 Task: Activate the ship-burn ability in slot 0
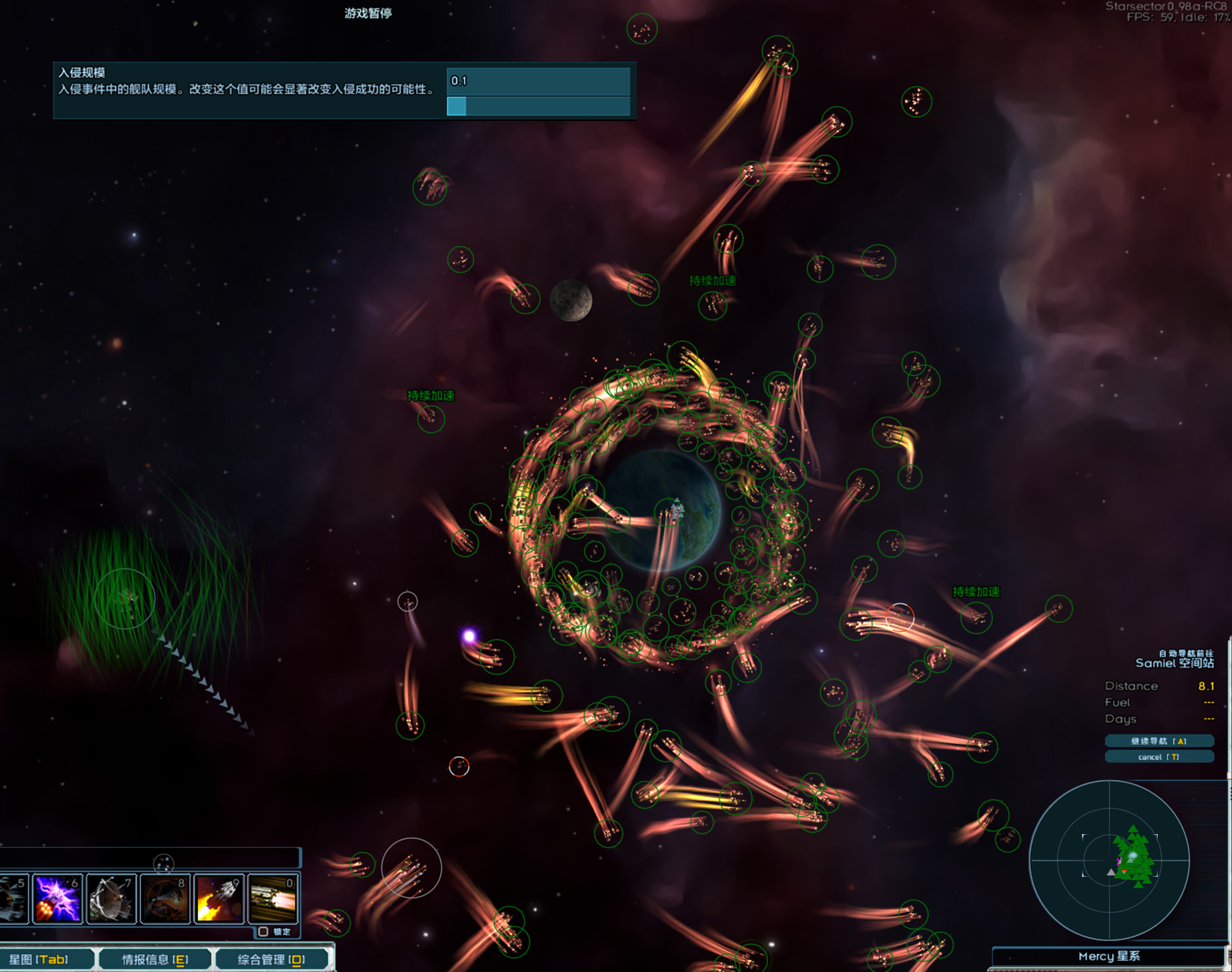[273, 899]
